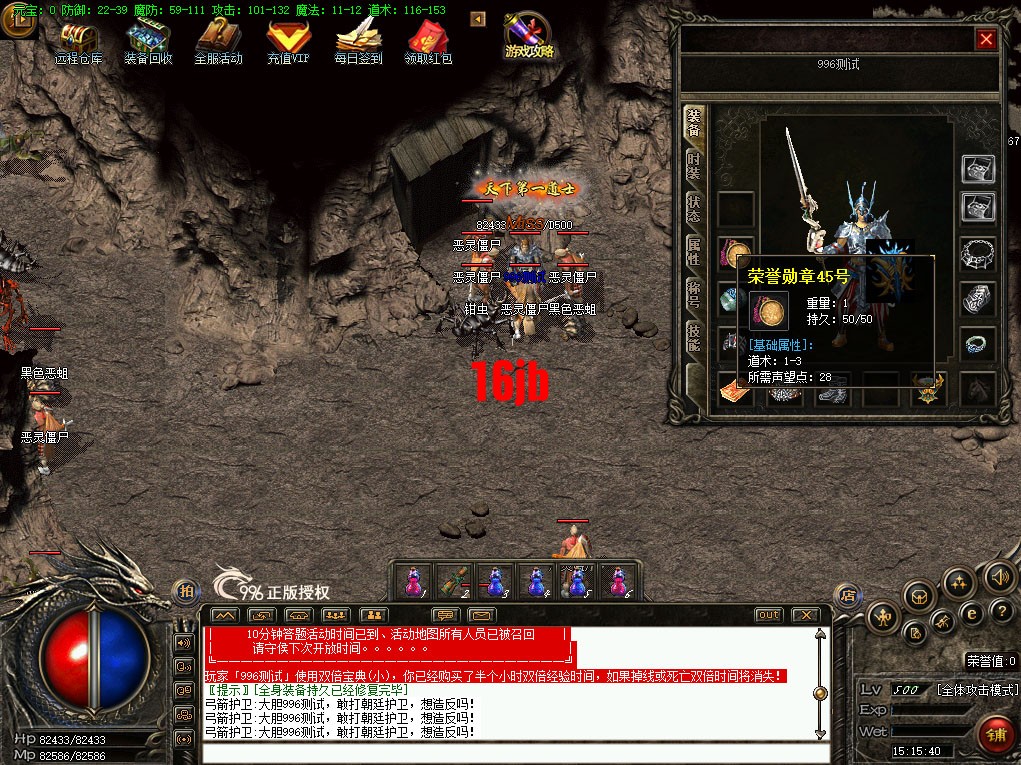Open the 充值VIP recharge menu
Viewport: 1021px width, 765px height.
point(288,40)
